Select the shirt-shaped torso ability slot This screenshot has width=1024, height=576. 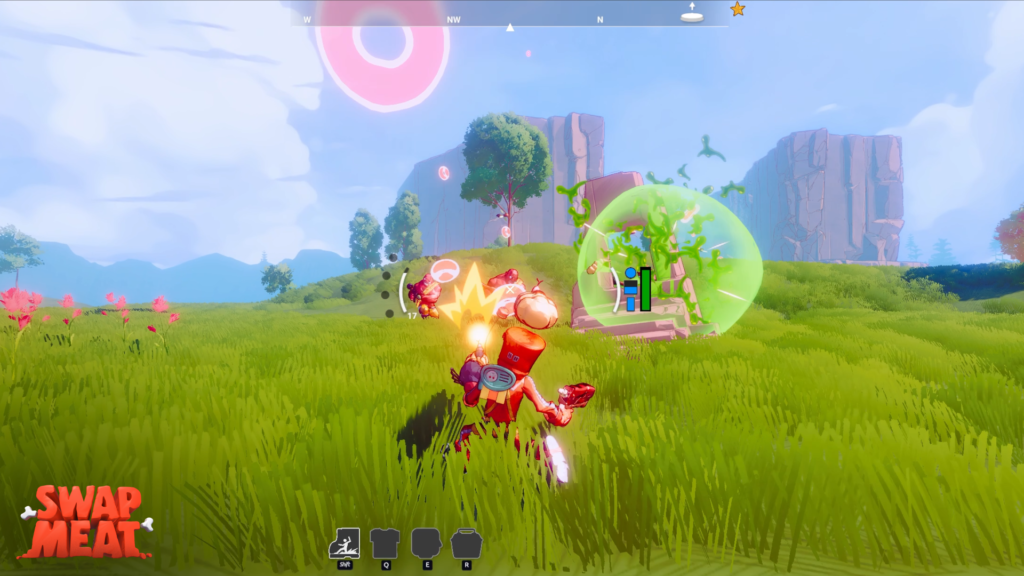385,543
